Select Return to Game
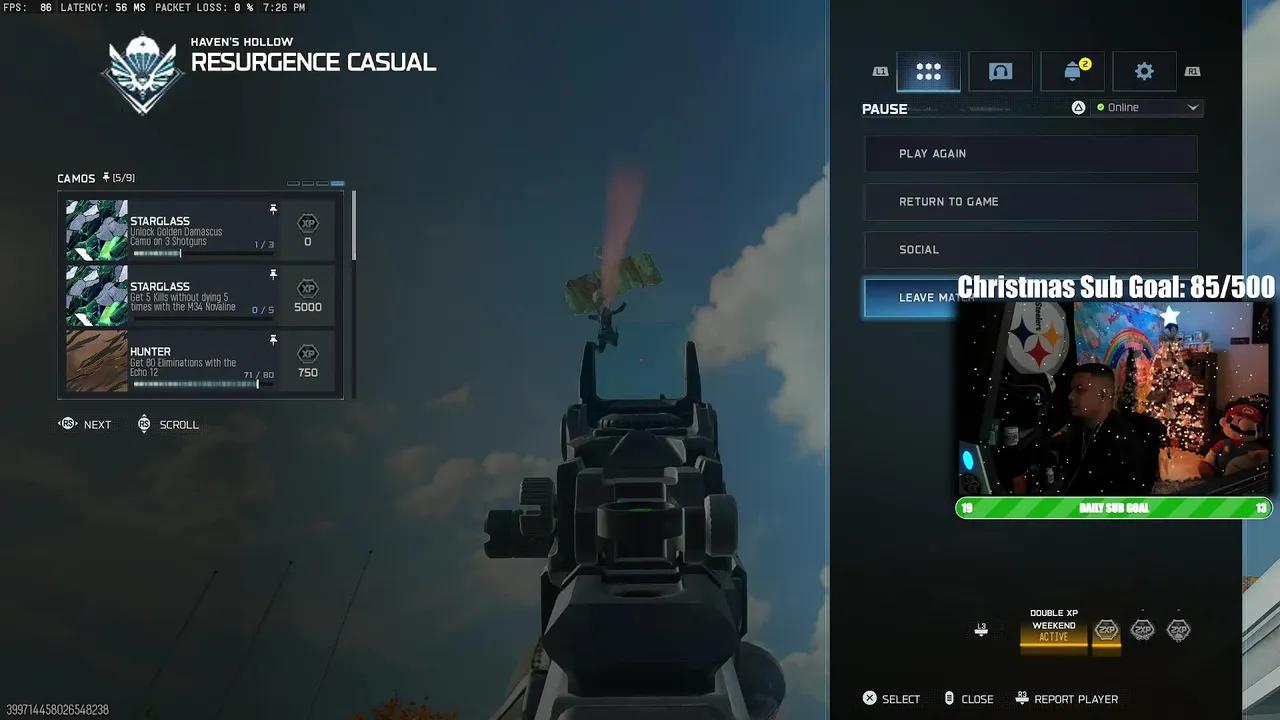1280x720 pixels. click(x=1030, y=201)
